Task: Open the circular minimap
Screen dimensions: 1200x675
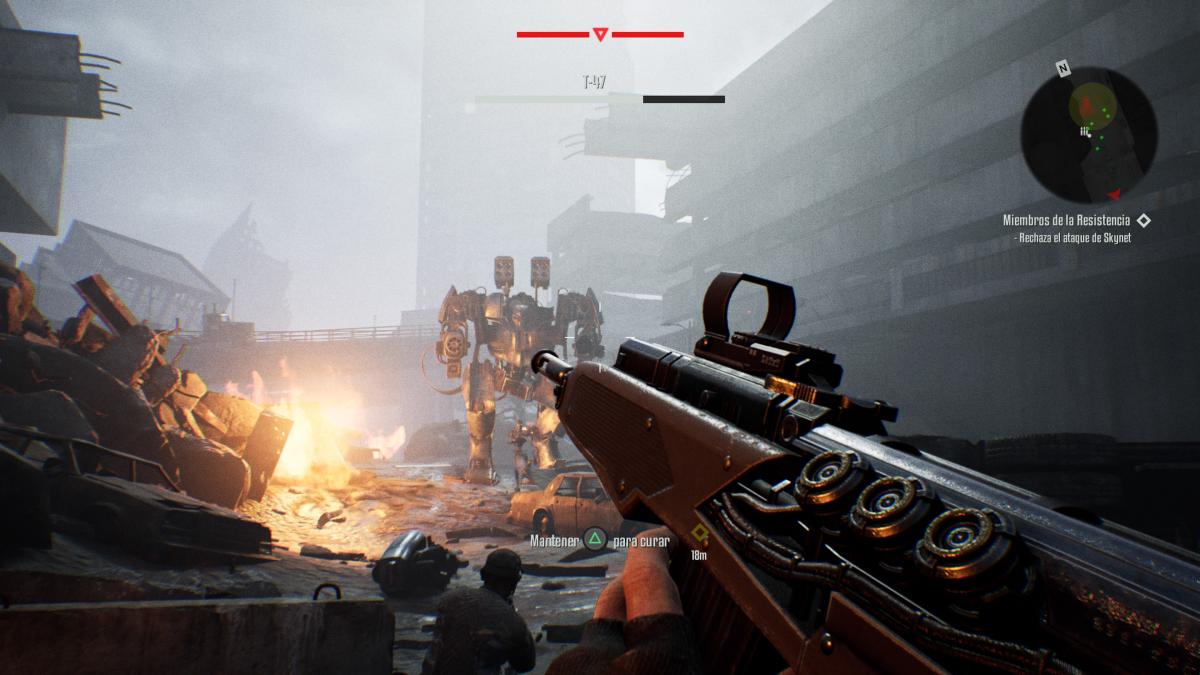Action: point(1089,134)
